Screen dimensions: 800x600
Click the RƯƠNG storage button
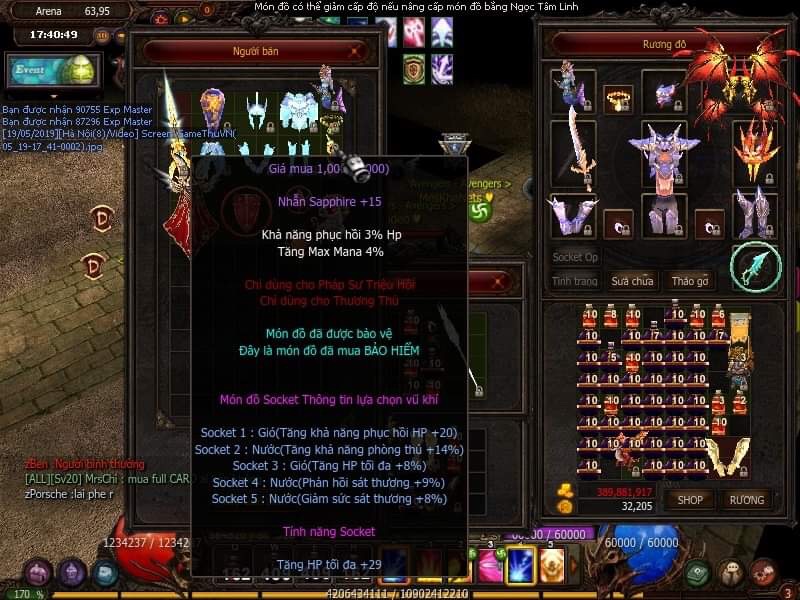pyautogui.click(x=746, y=499)
